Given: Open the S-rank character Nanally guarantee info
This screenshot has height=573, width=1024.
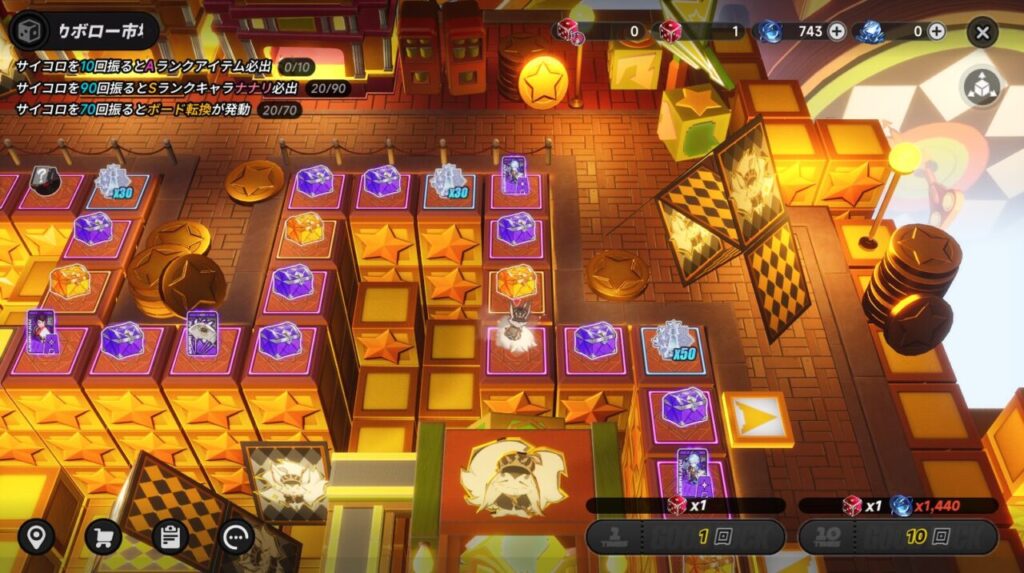Looking at the screenshot, I should (x=185, y=88).
